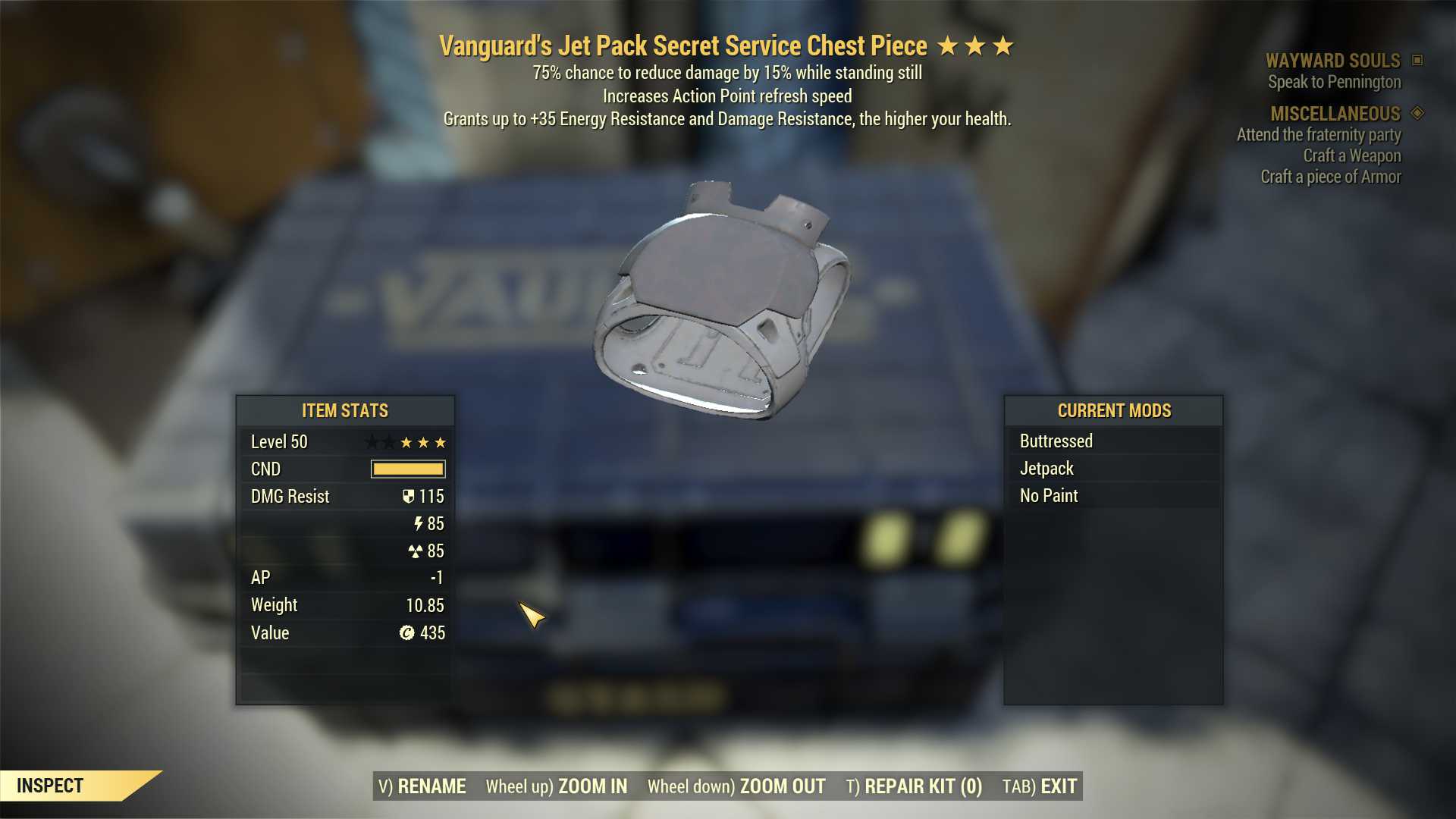The width and height of the screenshot is (1456, 819).
Task: Open the Wayward Souls quest tracker entry
Action: point(1332,61)
